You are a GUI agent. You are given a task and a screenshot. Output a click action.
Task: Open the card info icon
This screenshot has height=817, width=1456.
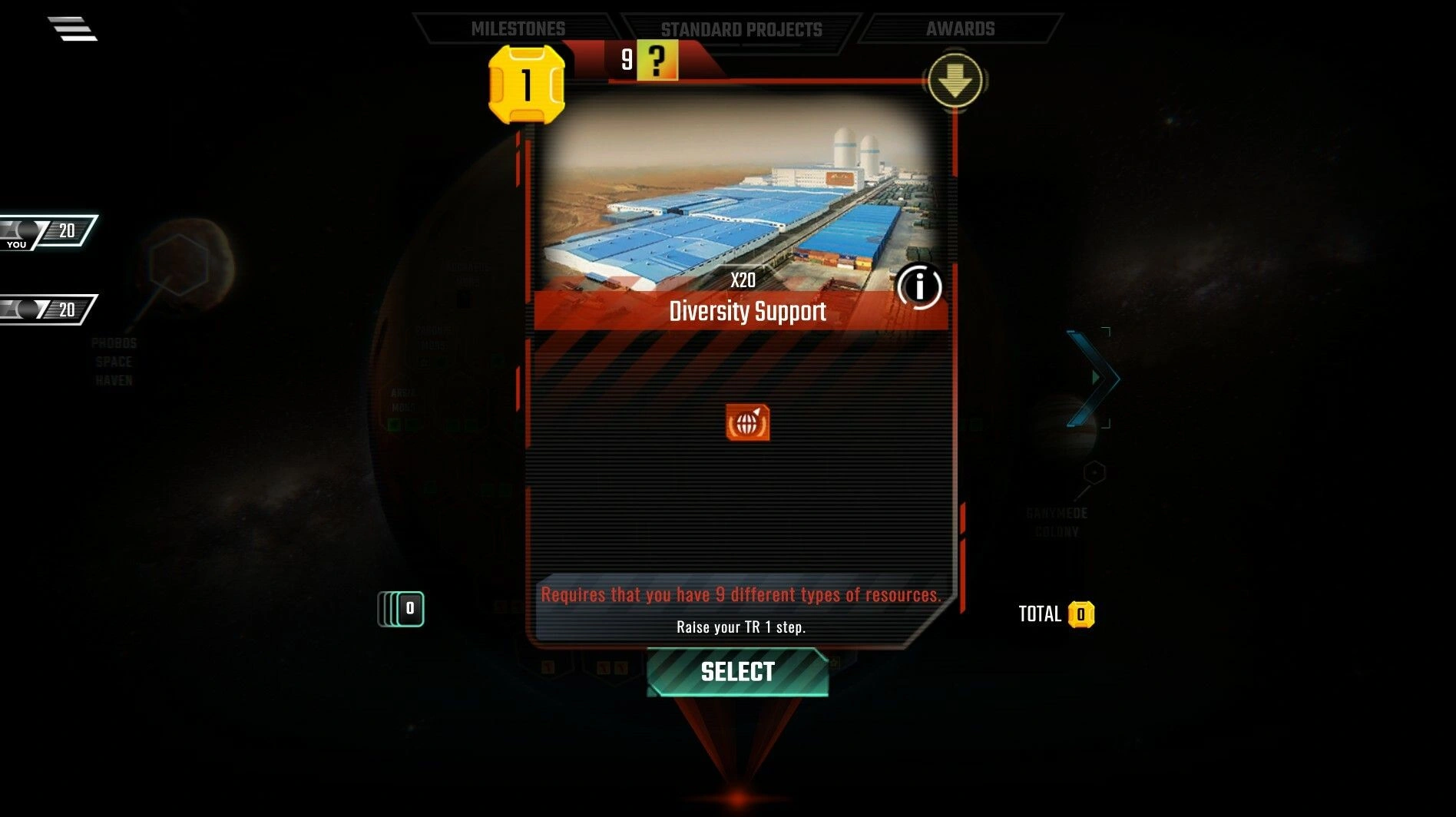[x=919, y=286]
